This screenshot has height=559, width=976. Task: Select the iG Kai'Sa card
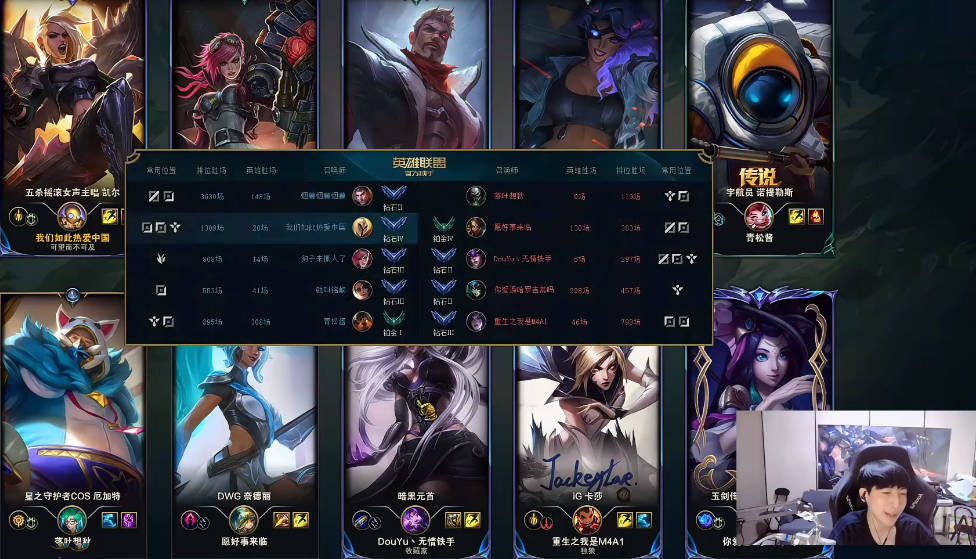click(588, 420)
